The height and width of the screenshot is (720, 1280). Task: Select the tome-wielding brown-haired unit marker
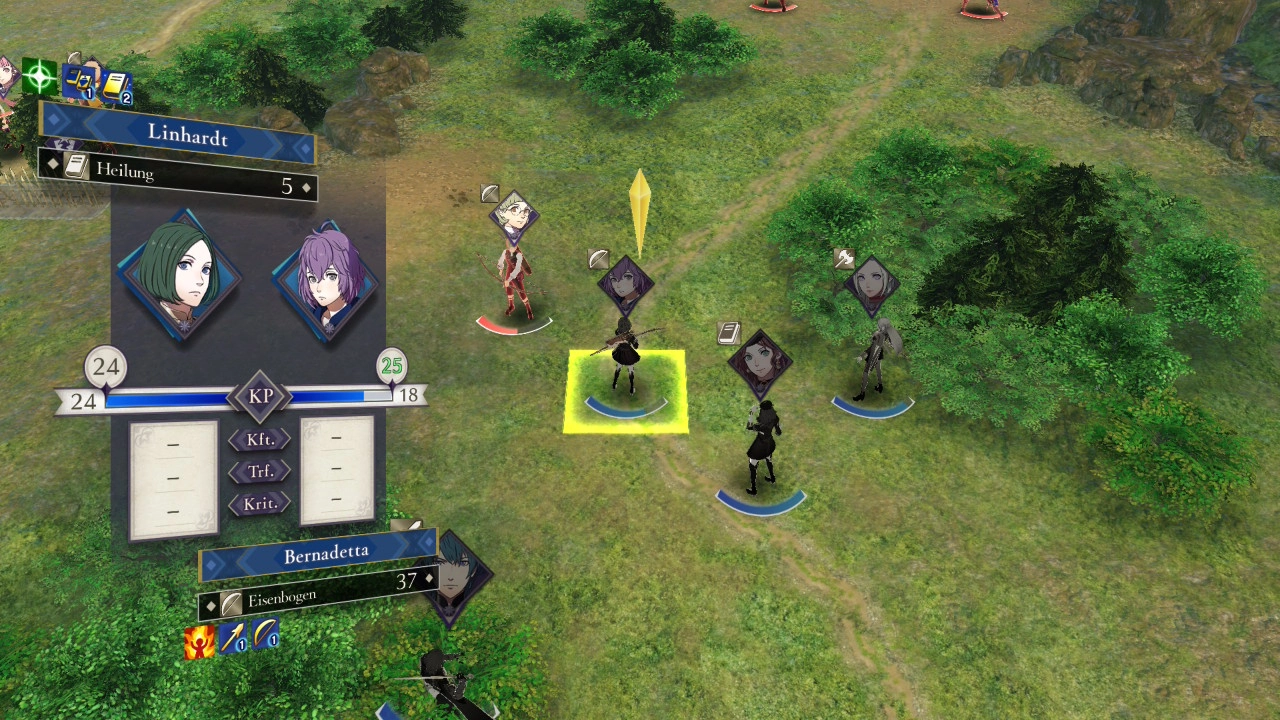click(x=760, y=361)
